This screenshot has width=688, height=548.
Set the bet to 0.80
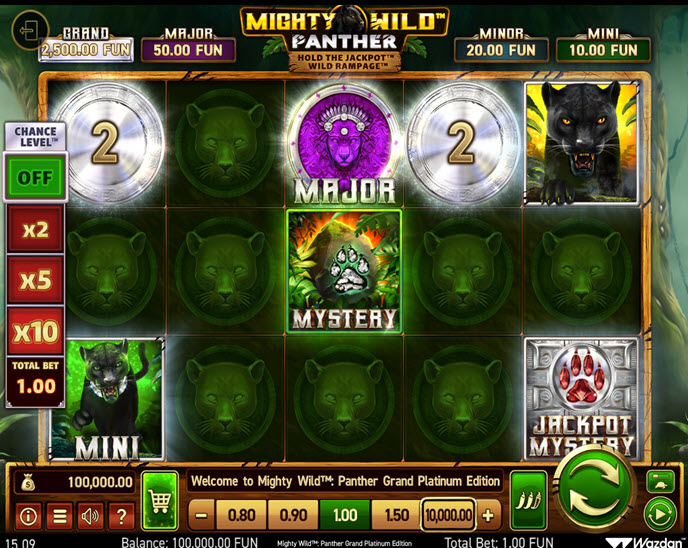pyautogui.click(x=241, y=516)
